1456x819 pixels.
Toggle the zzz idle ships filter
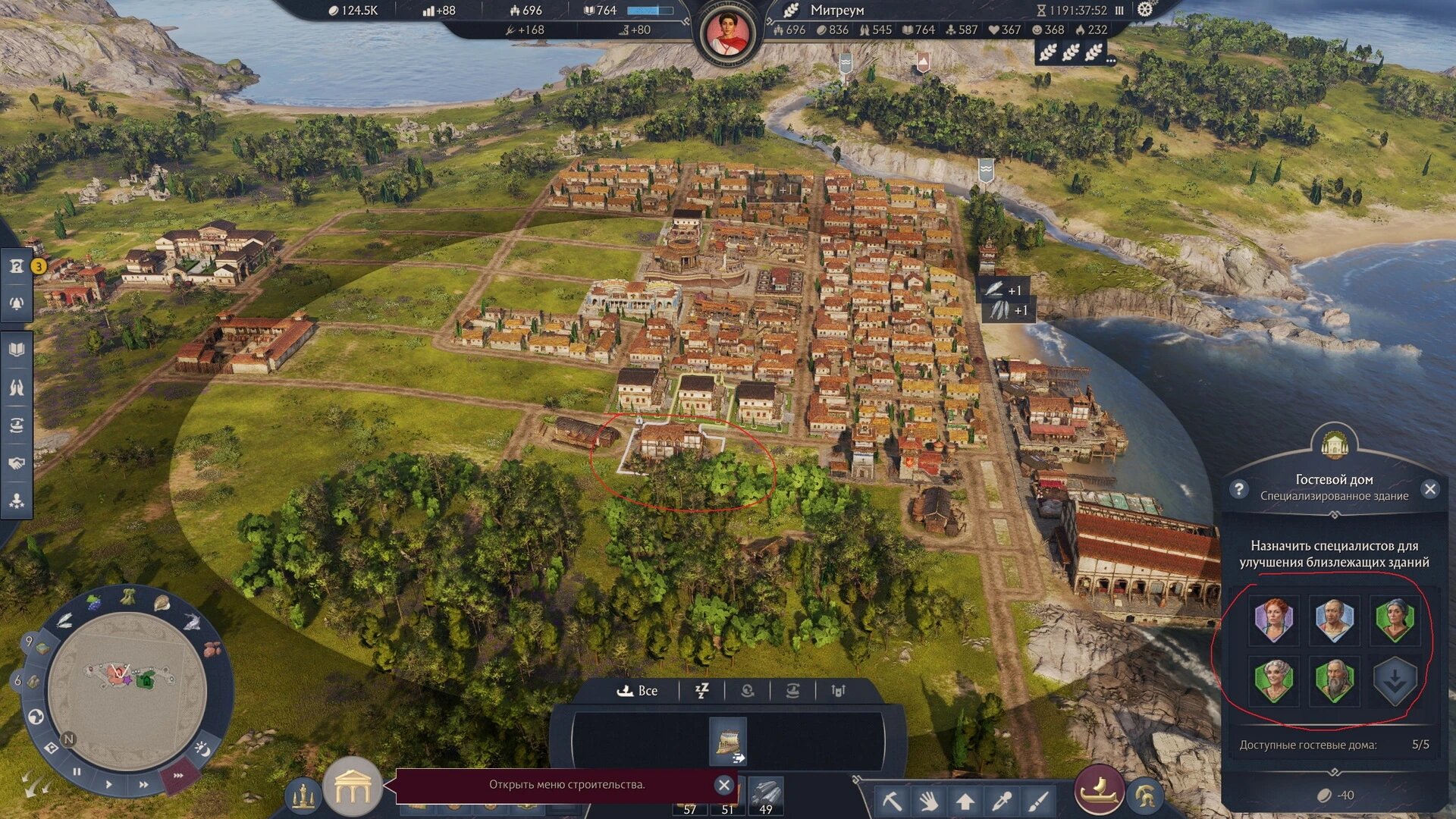[x=703, y=690]
